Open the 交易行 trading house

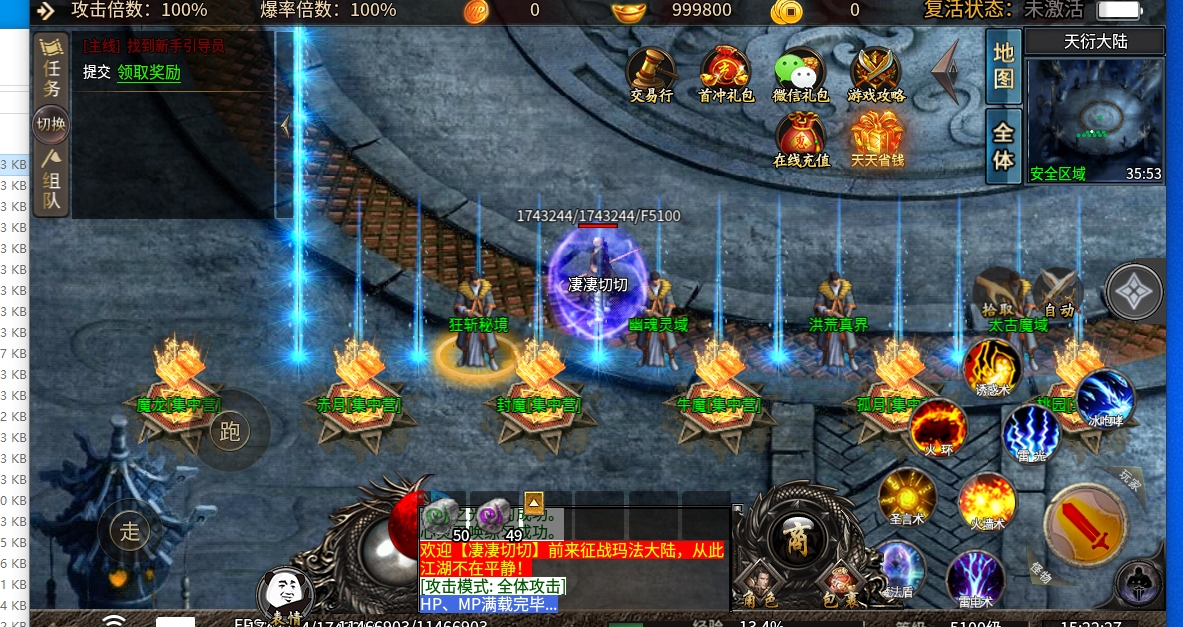point(651,74)
